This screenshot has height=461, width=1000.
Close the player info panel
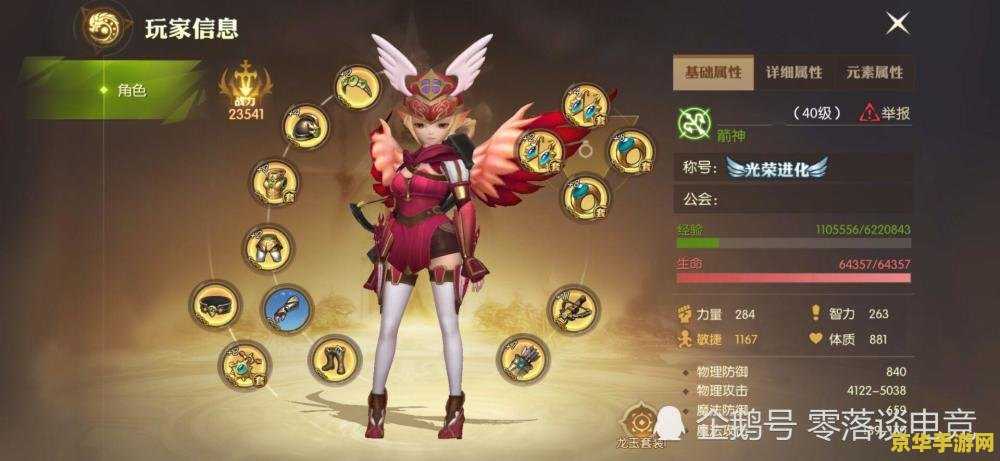point(898,23)
